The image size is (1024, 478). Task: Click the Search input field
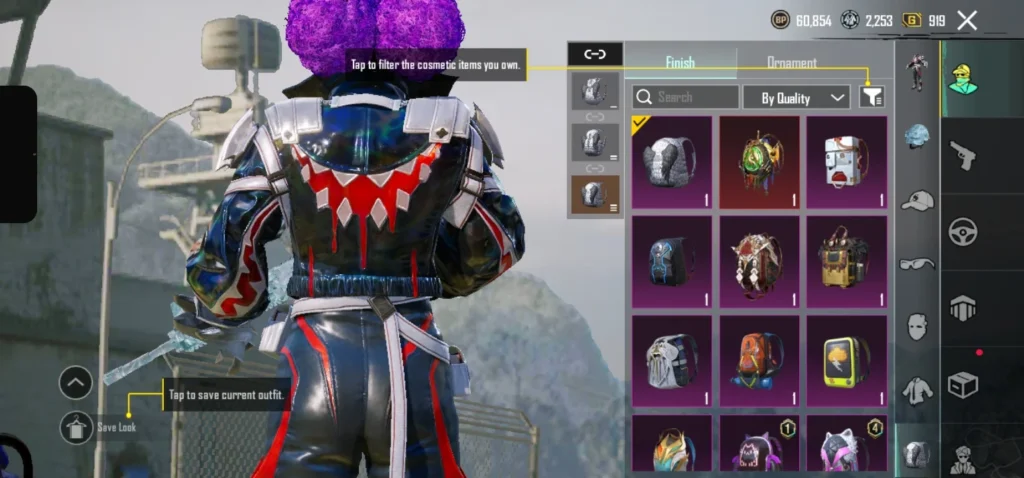pyautogui.click(x=686, y=97)
